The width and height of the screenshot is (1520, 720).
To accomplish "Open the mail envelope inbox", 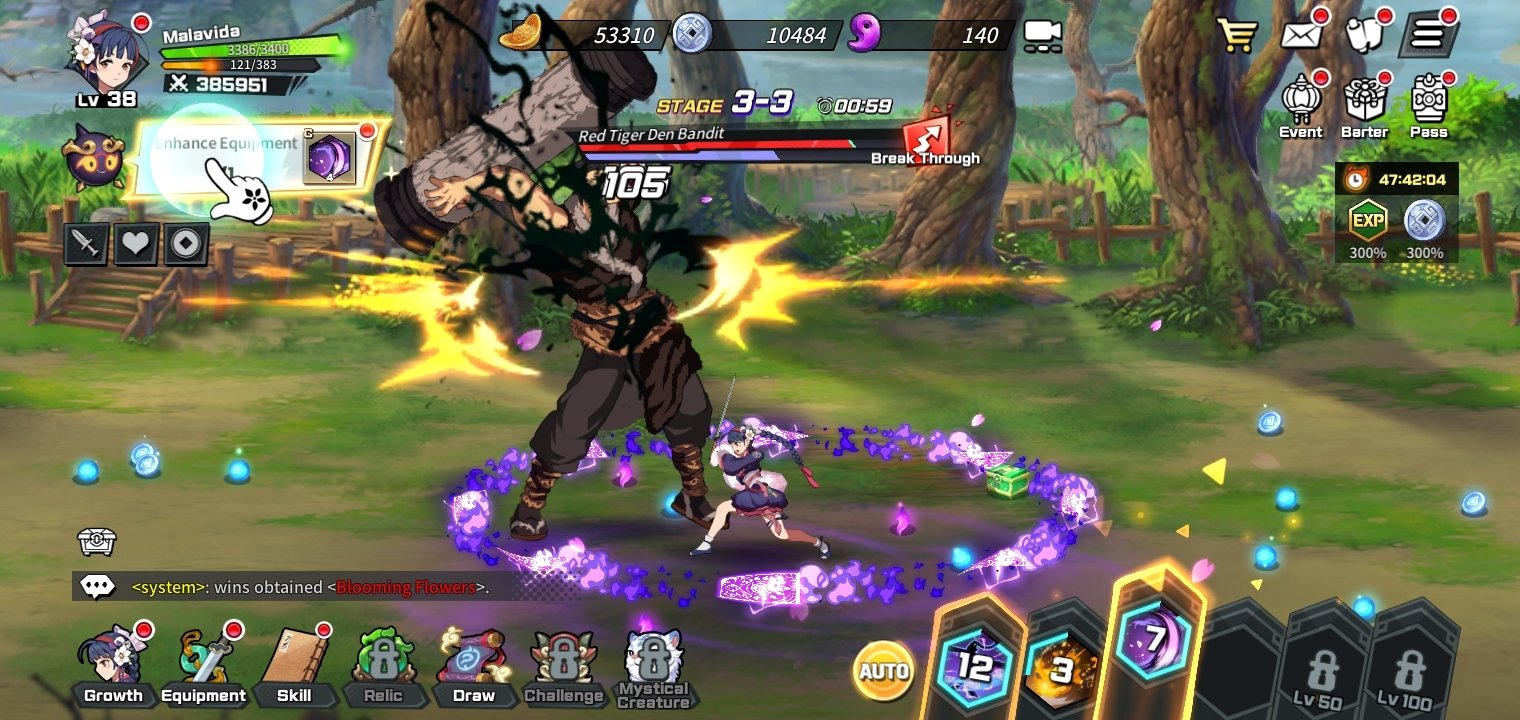I will (x=1301, y=36).
